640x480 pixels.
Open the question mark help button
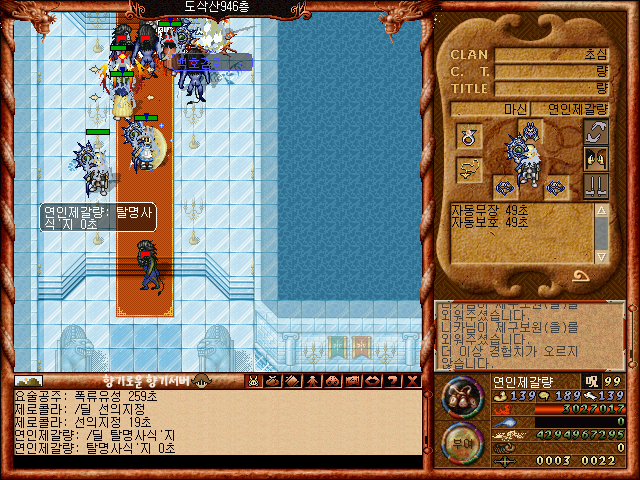coord(390,380)
